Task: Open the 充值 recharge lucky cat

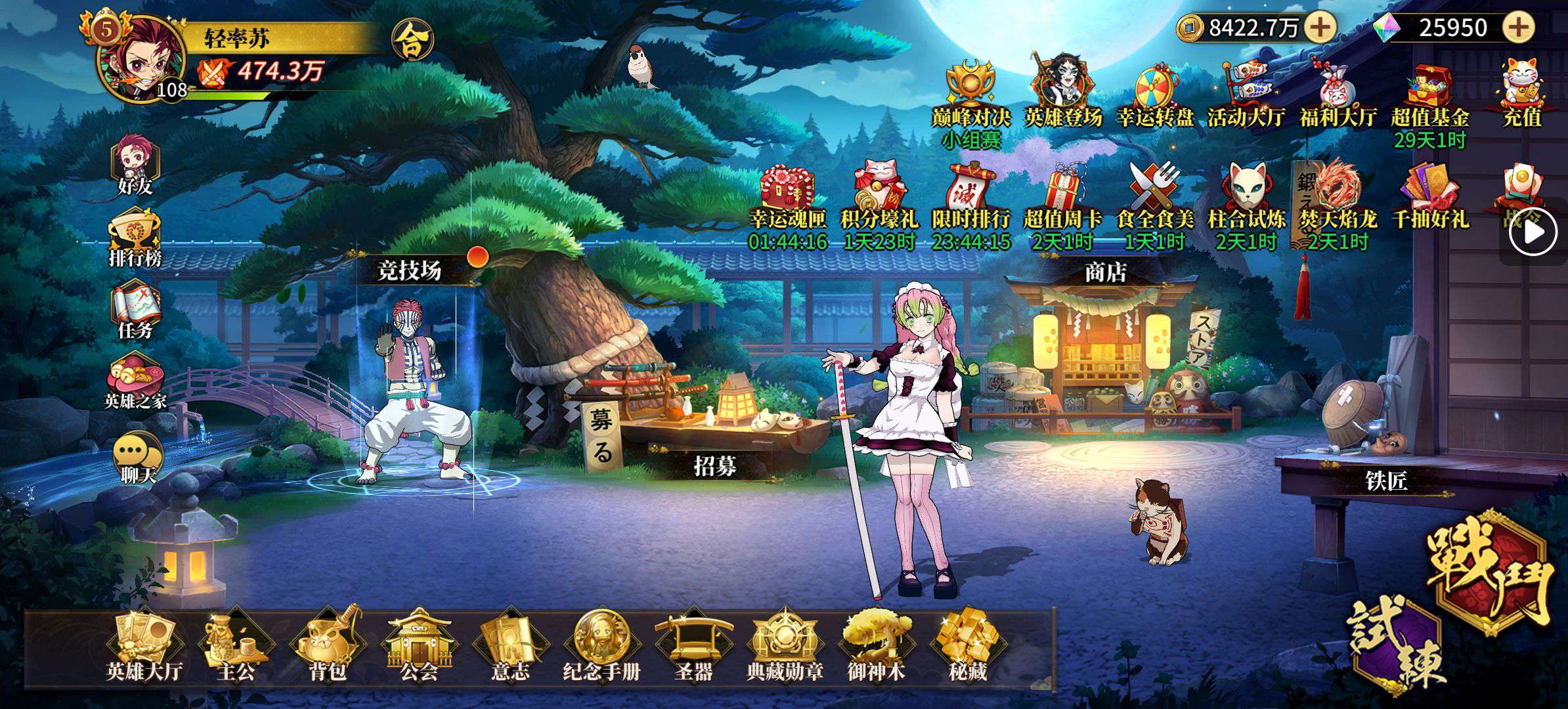Action: 1522,93
